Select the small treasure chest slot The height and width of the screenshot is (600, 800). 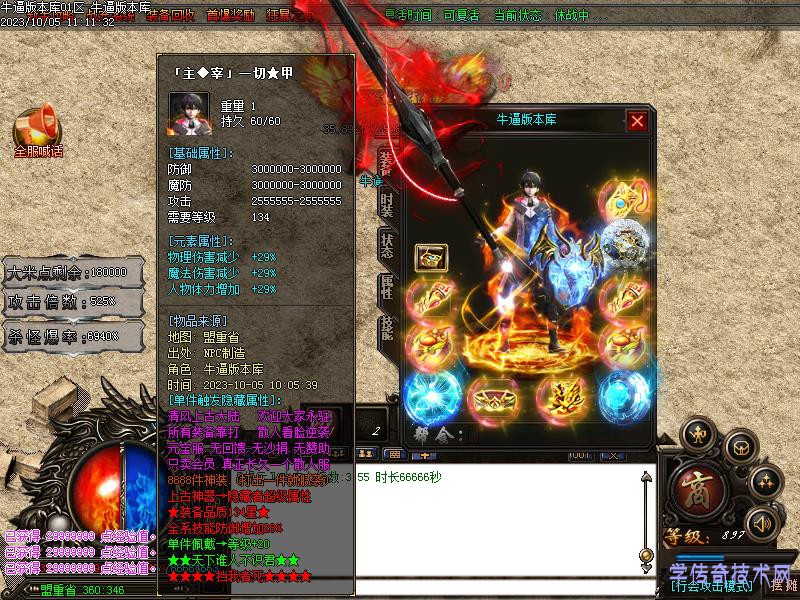431,256
